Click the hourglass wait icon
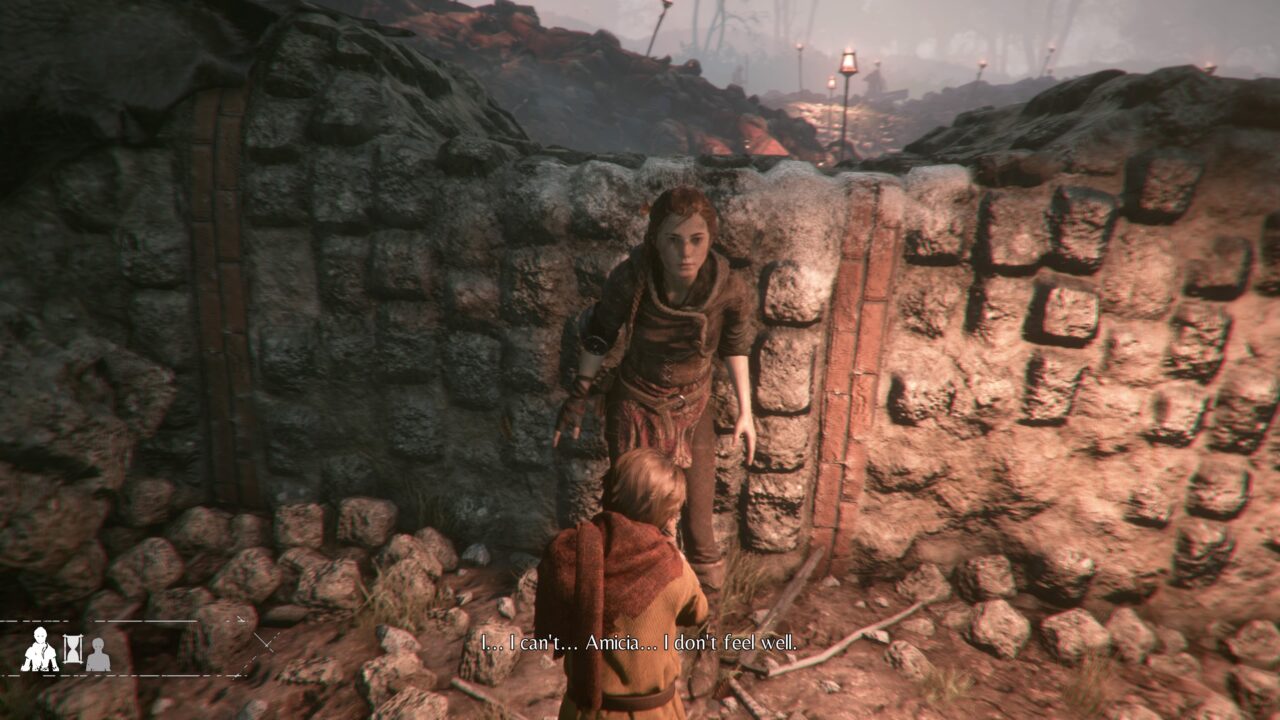Viewport: 1280px width, 720px height. click(73, 650)
